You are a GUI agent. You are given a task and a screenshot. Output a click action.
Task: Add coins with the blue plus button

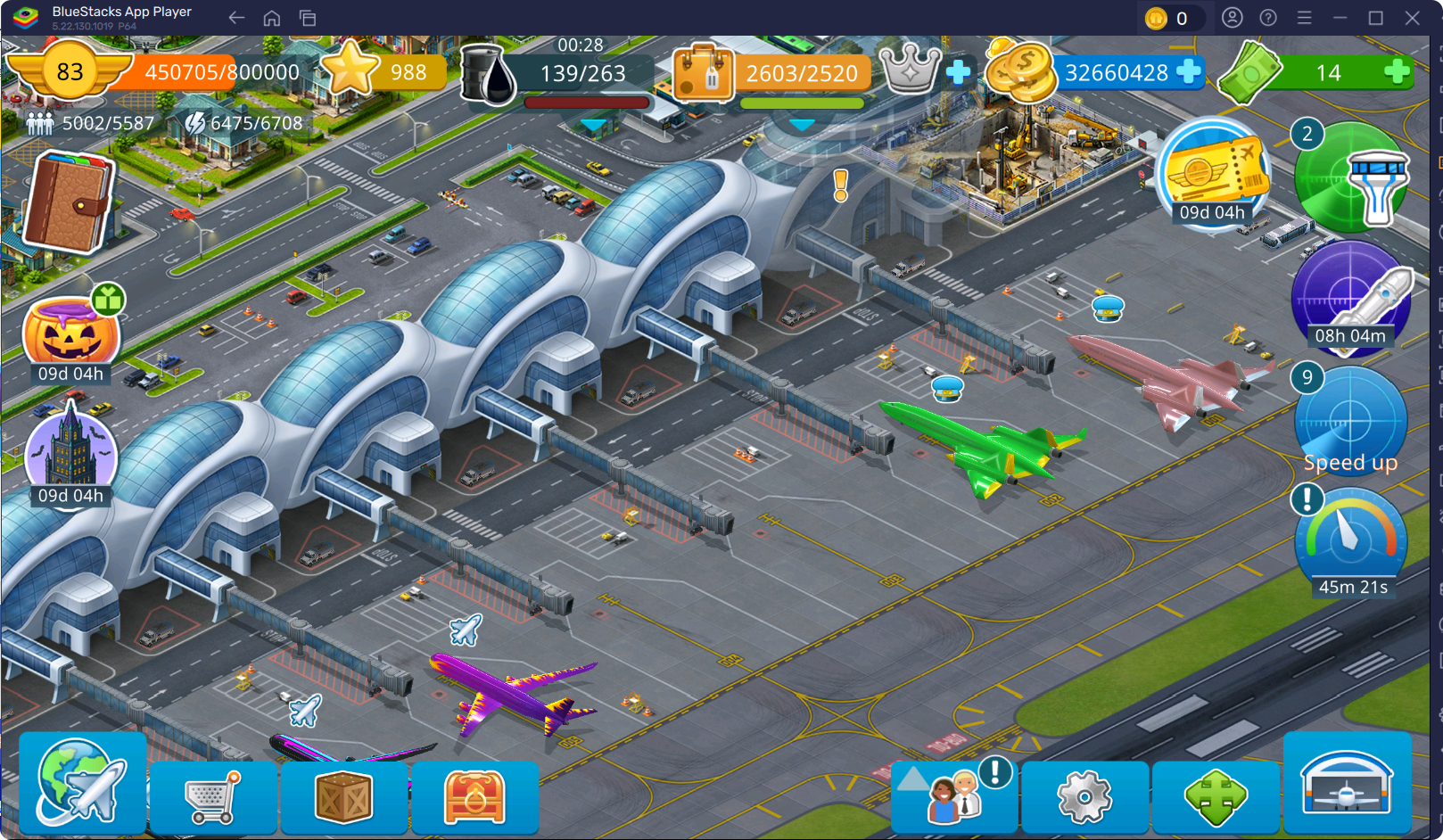tap(1189, 71)
